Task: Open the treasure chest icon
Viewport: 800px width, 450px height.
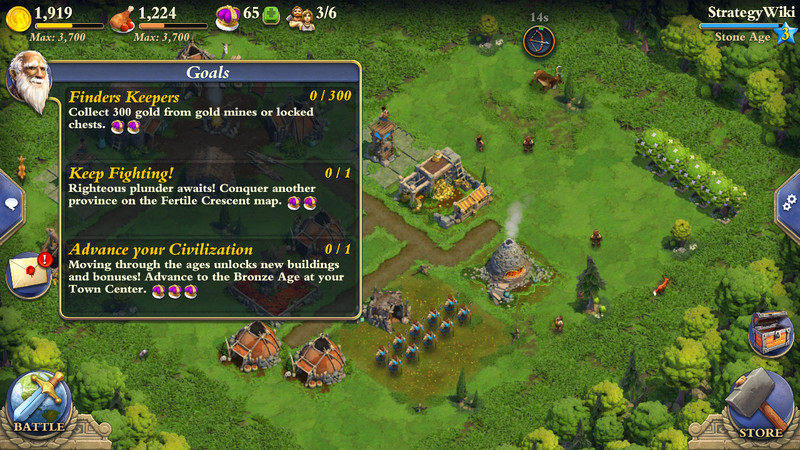Action: pos(770,333)
